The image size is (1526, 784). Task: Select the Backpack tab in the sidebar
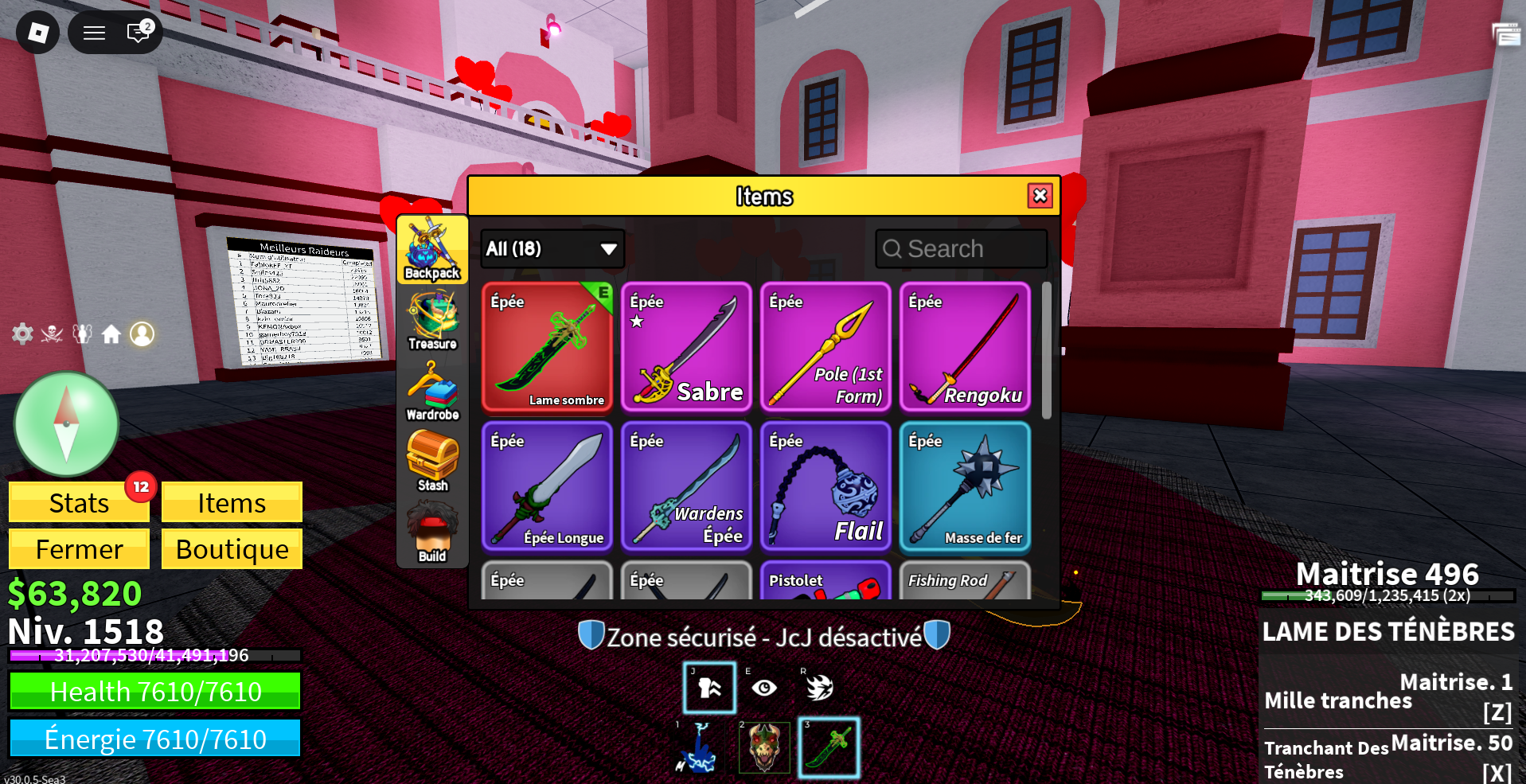coord(432,251)
